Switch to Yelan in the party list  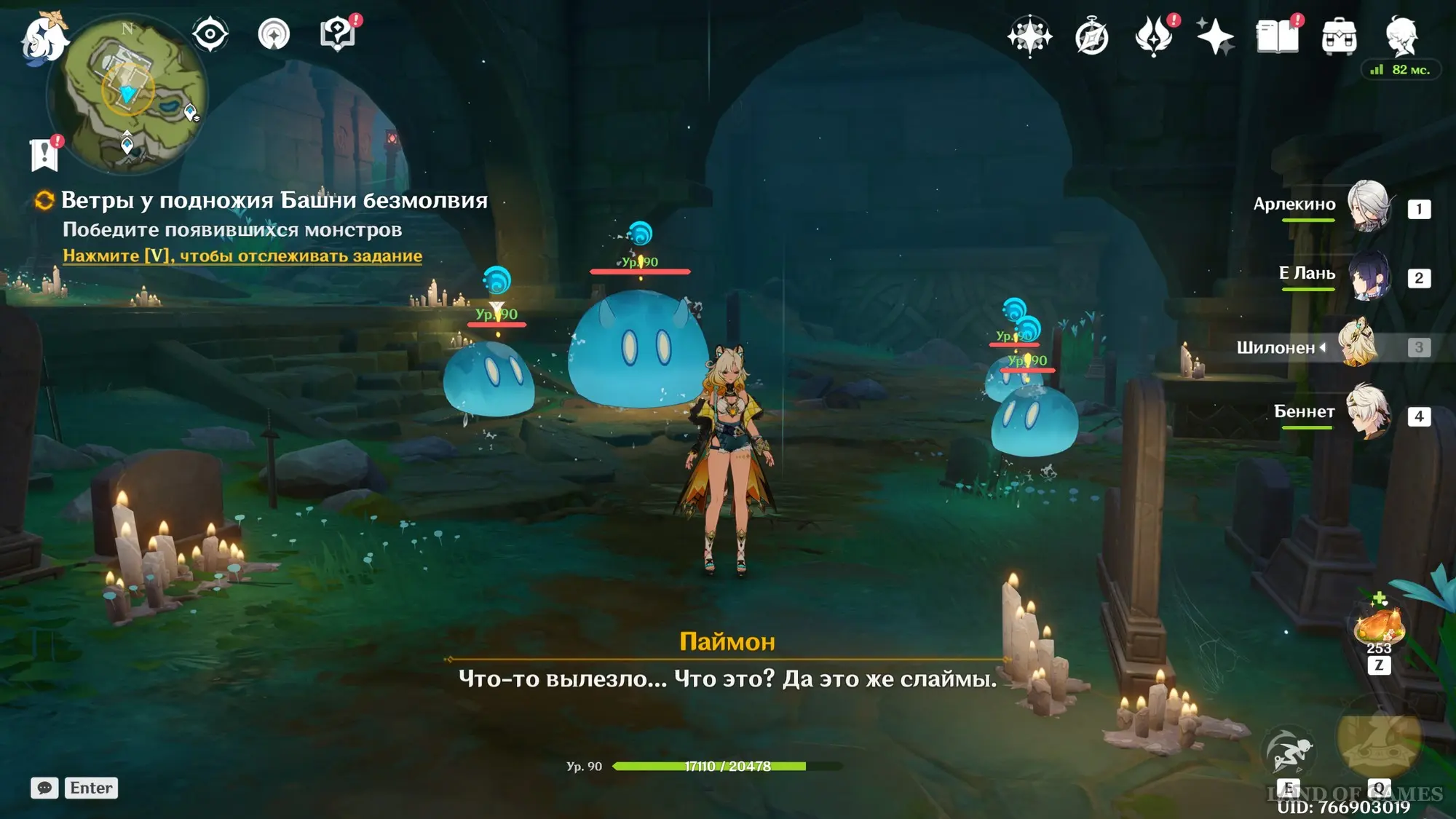click(x=1369, y=276)
